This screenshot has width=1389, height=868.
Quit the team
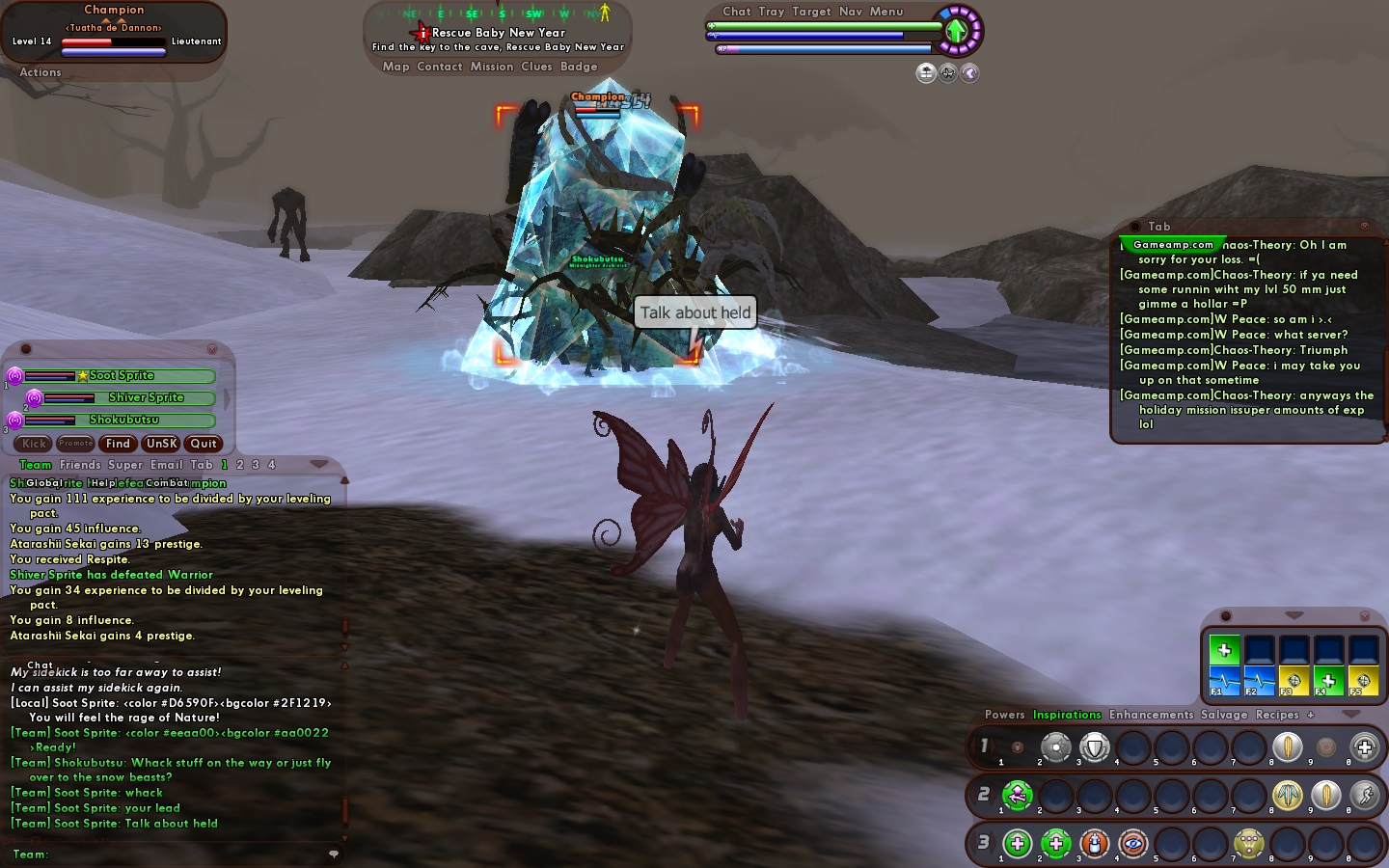[x=204, y=444]
